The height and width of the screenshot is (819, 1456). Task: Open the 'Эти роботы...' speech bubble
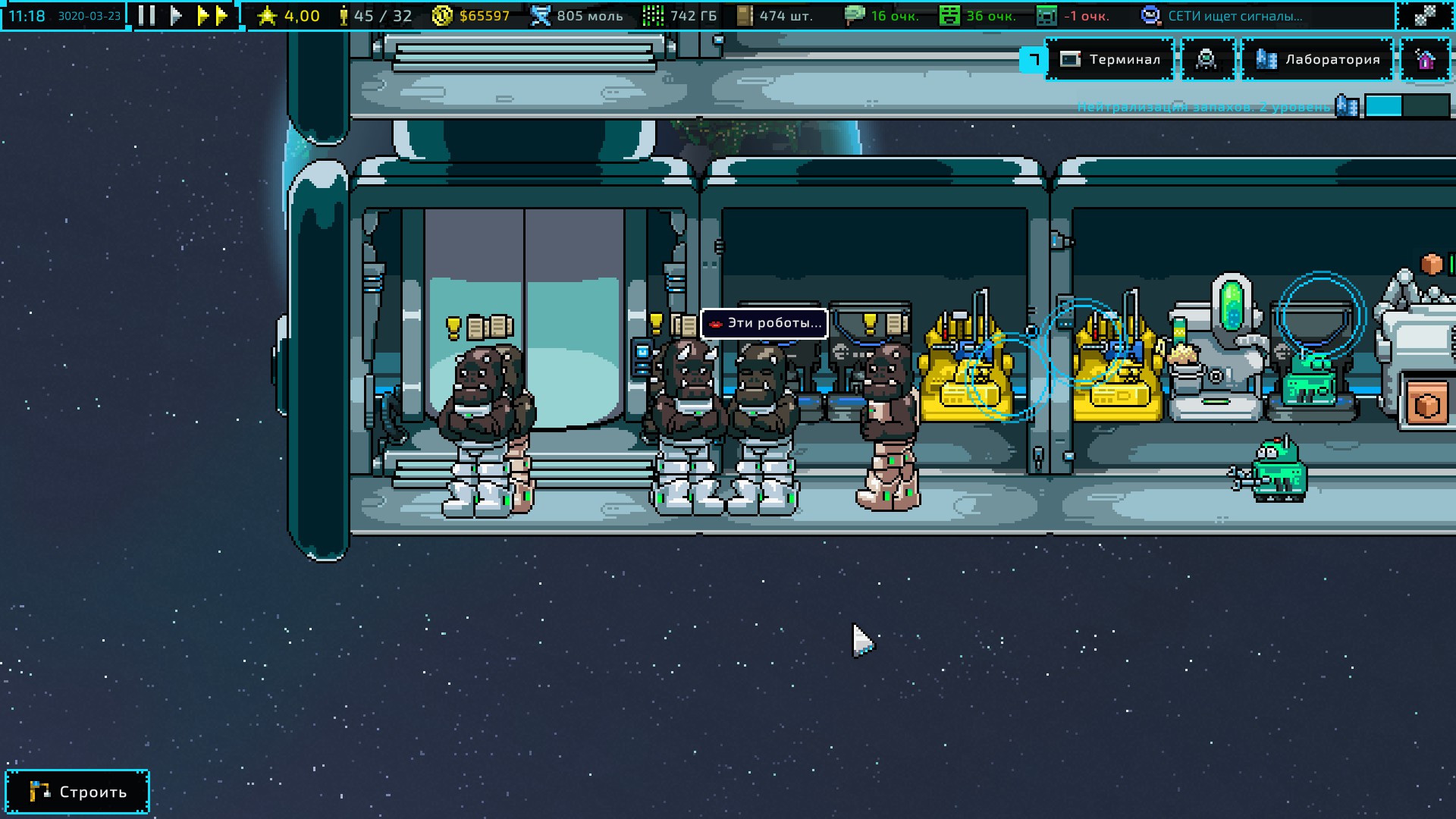point(764,324)
